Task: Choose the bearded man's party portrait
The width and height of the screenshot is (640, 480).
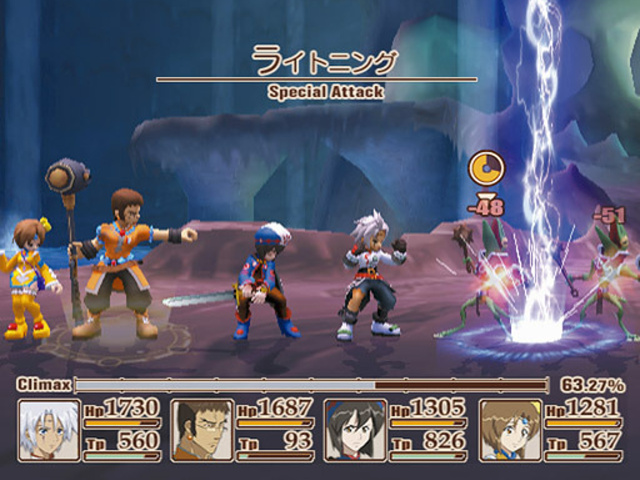Action: click(x=202, y=430)
